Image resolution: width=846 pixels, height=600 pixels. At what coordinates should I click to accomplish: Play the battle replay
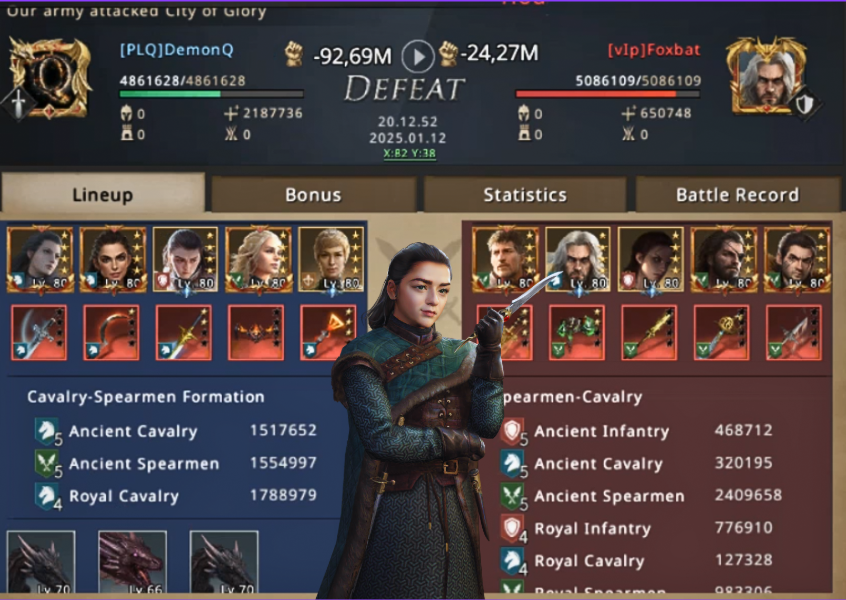tap(418, 56)
